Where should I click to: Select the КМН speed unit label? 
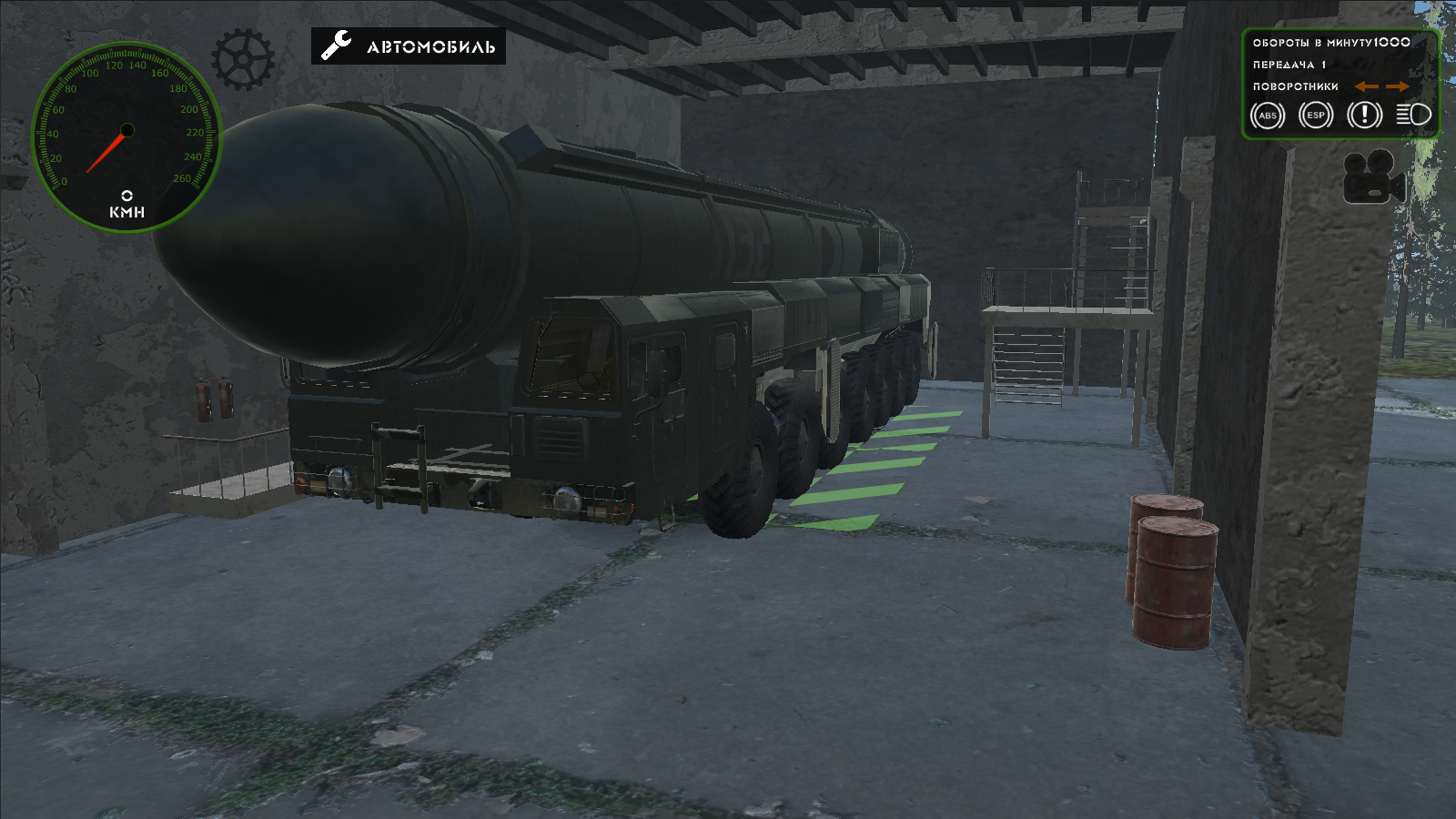126,211
